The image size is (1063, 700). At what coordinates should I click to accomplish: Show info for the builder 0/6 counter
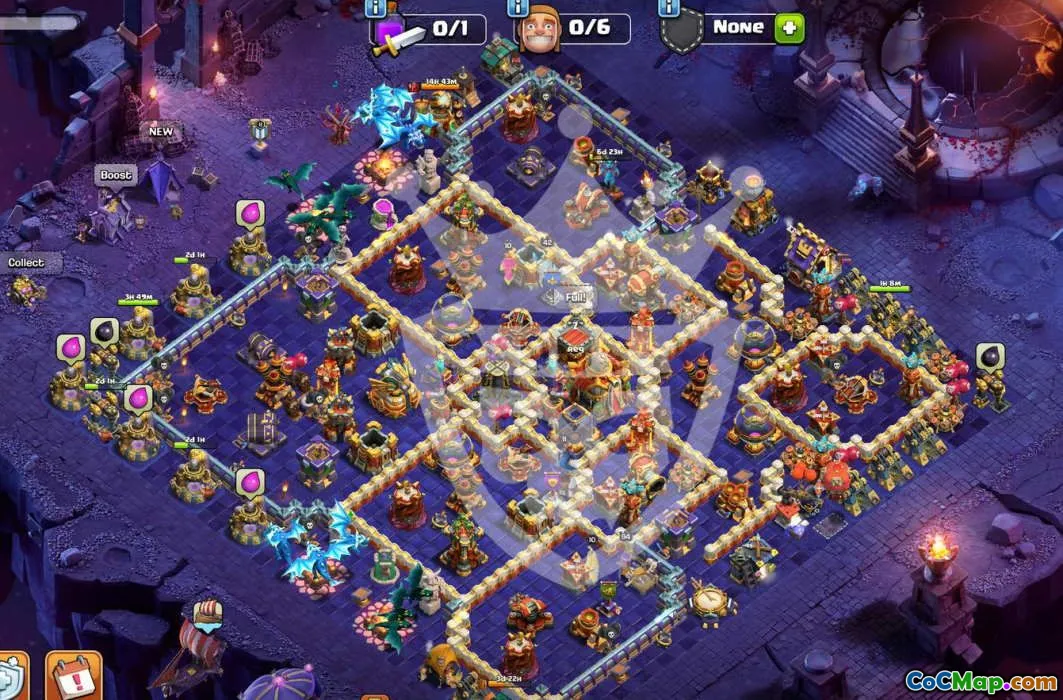(x=518, y=6)
